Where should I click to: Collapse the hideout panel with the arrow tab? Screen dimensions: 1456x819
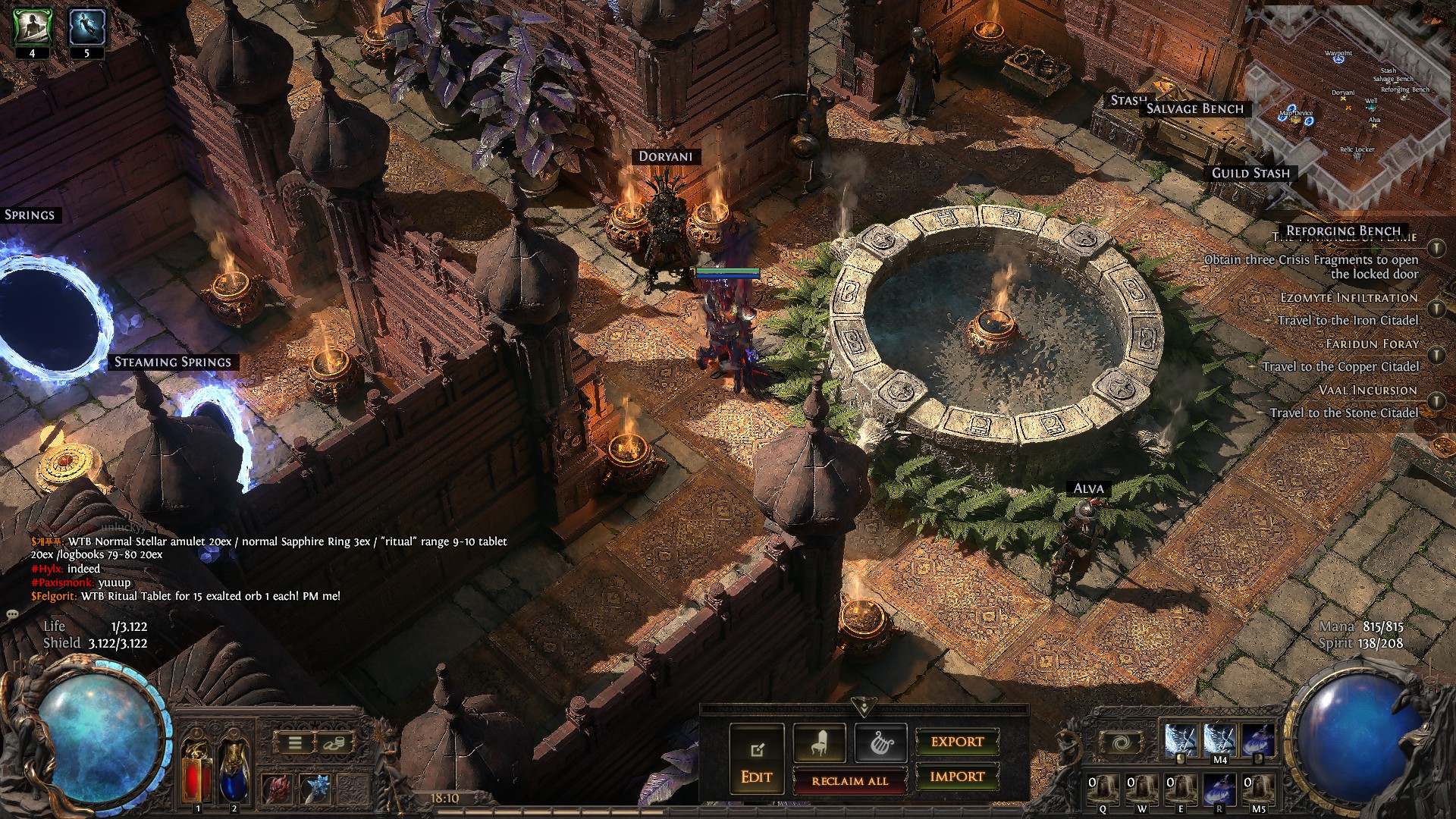[x=864, y=708]
